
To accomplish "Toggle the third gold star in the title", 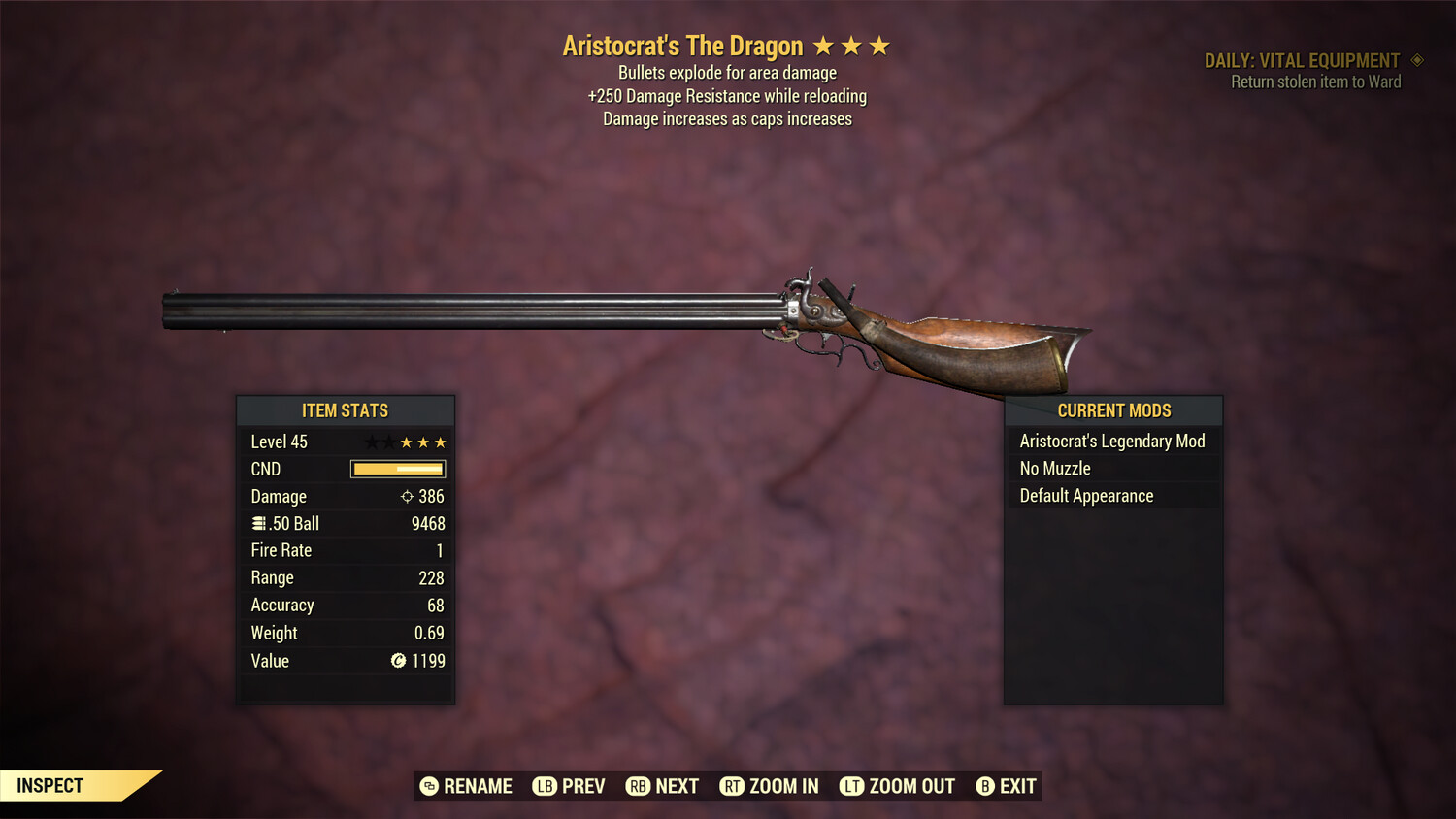I will [879, 45].
